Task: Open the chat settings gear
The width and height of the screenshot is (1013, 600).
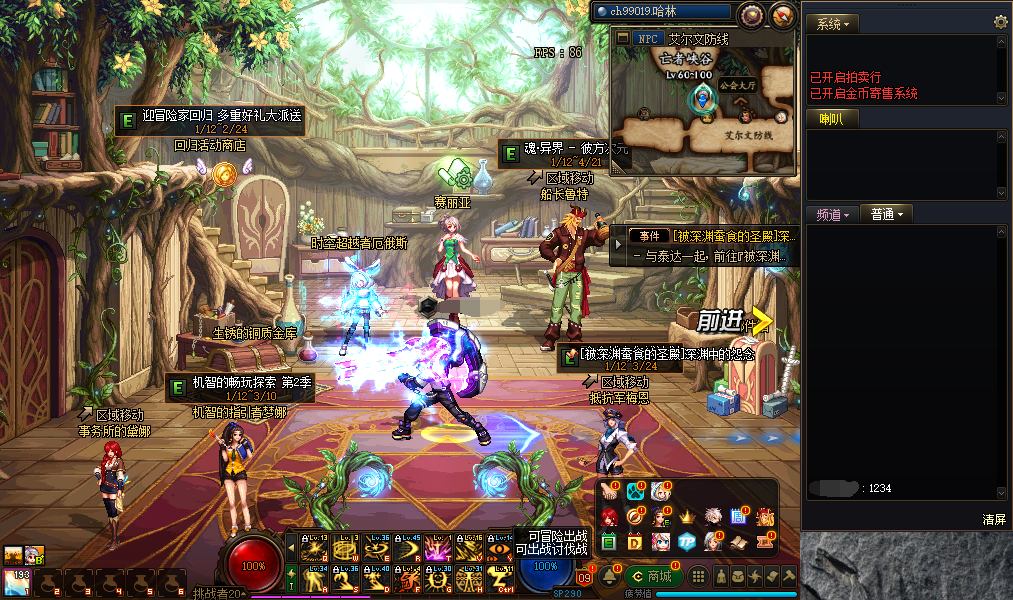Action: coord(1000,22)
